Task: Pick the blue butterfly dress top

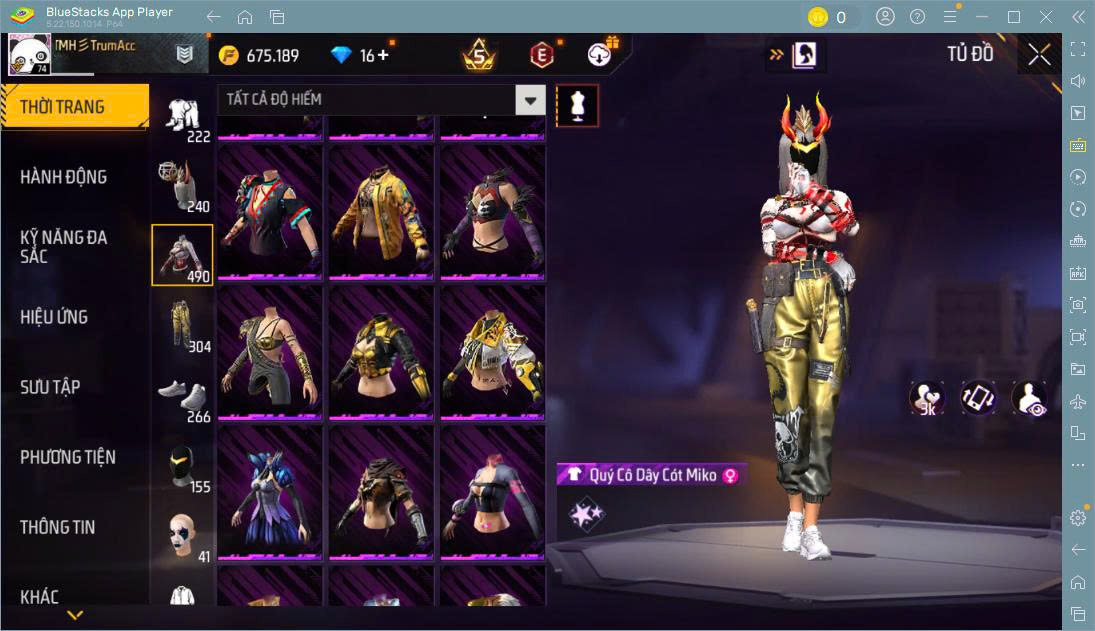Action: [x=270, y=492]
